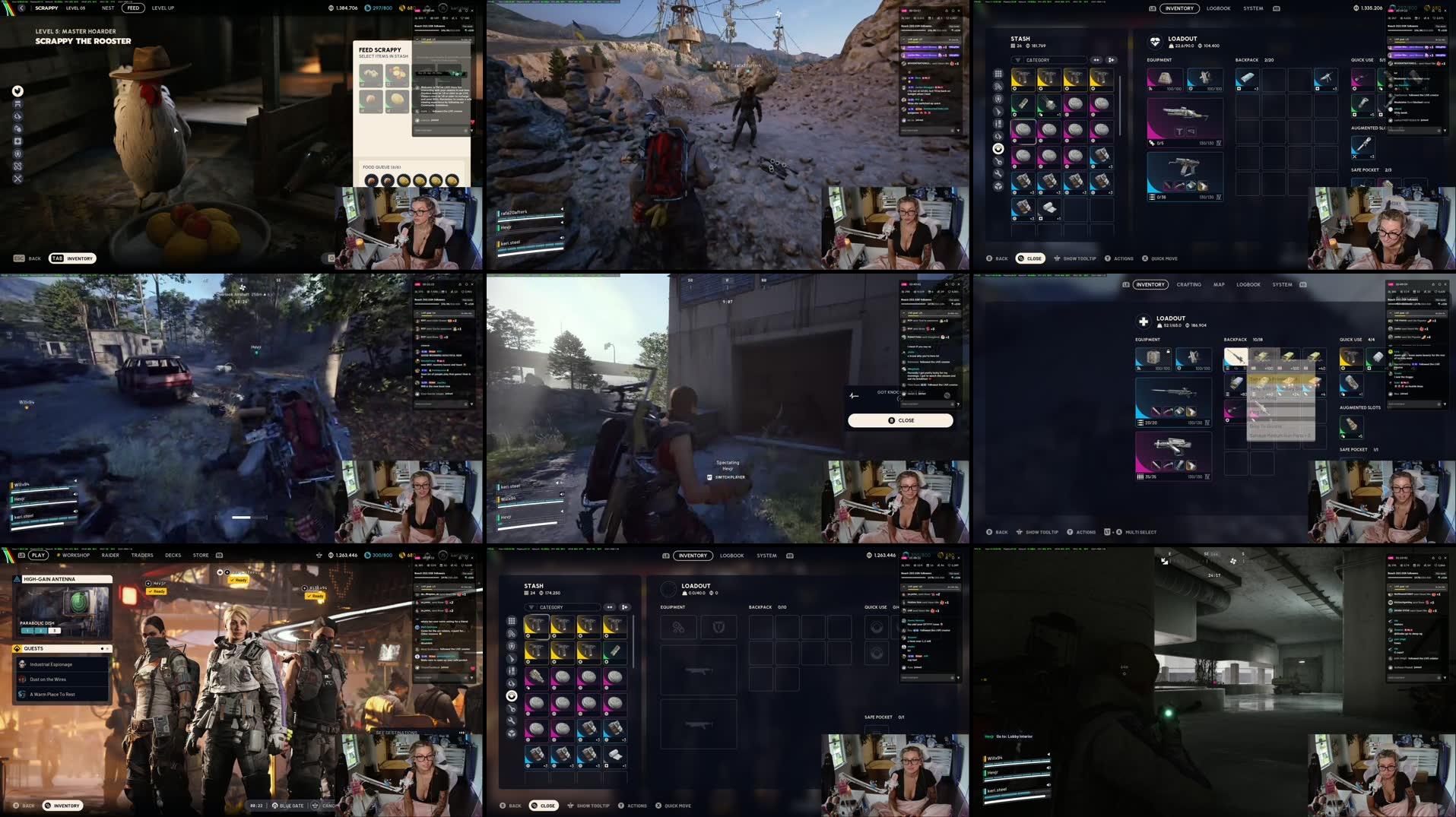Select the second page dot on the Quests panel

[x=108, y=648]
